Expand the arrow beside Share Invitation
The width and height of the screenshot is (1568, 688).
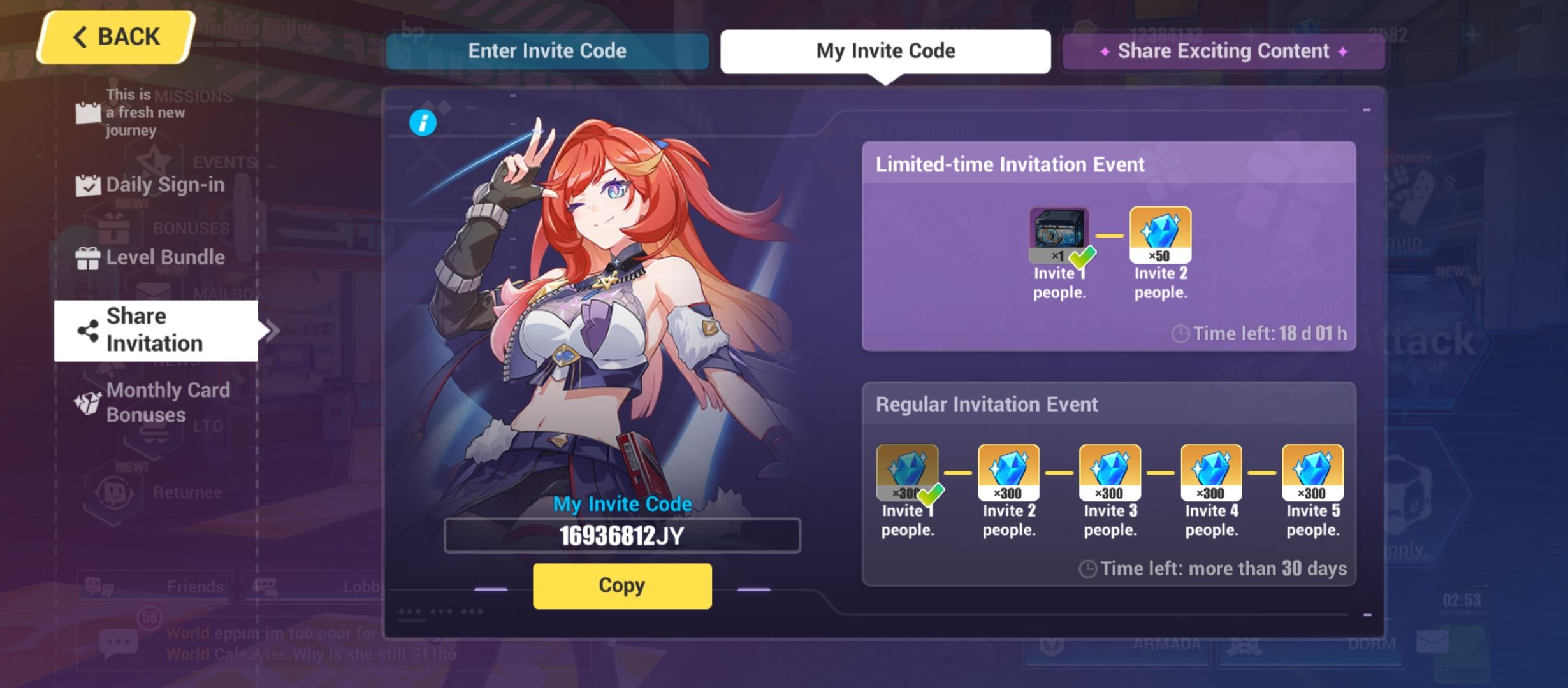(x=271, y=329)
